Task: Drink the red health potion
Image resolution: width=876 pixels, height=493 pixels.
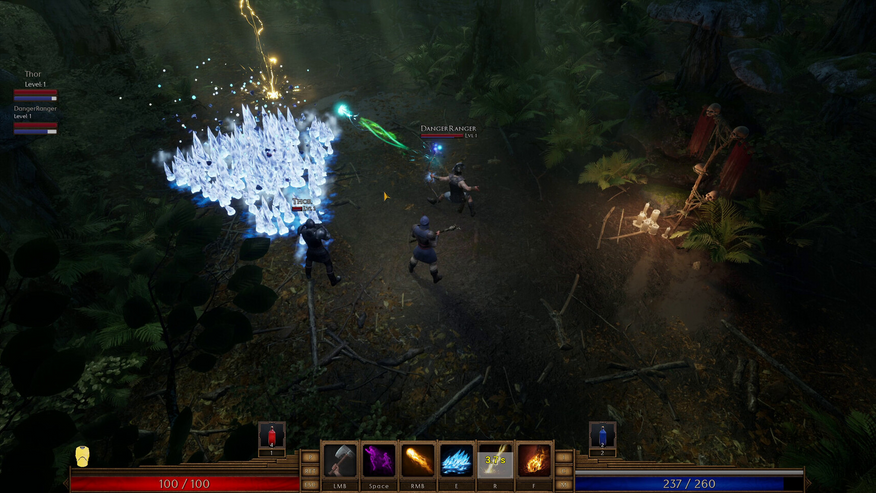Action: [x=272, y=436]
